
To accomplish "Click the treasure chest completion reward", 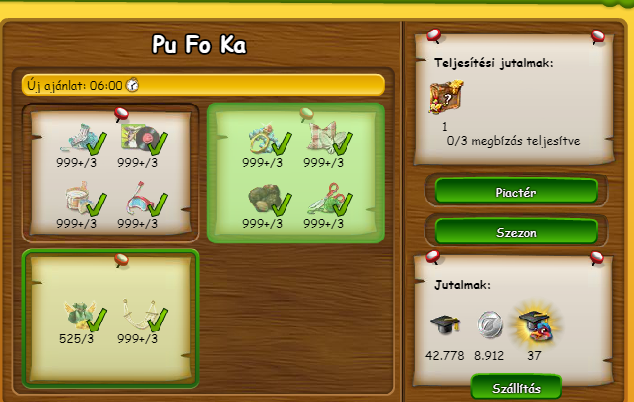I will point(445,99).
